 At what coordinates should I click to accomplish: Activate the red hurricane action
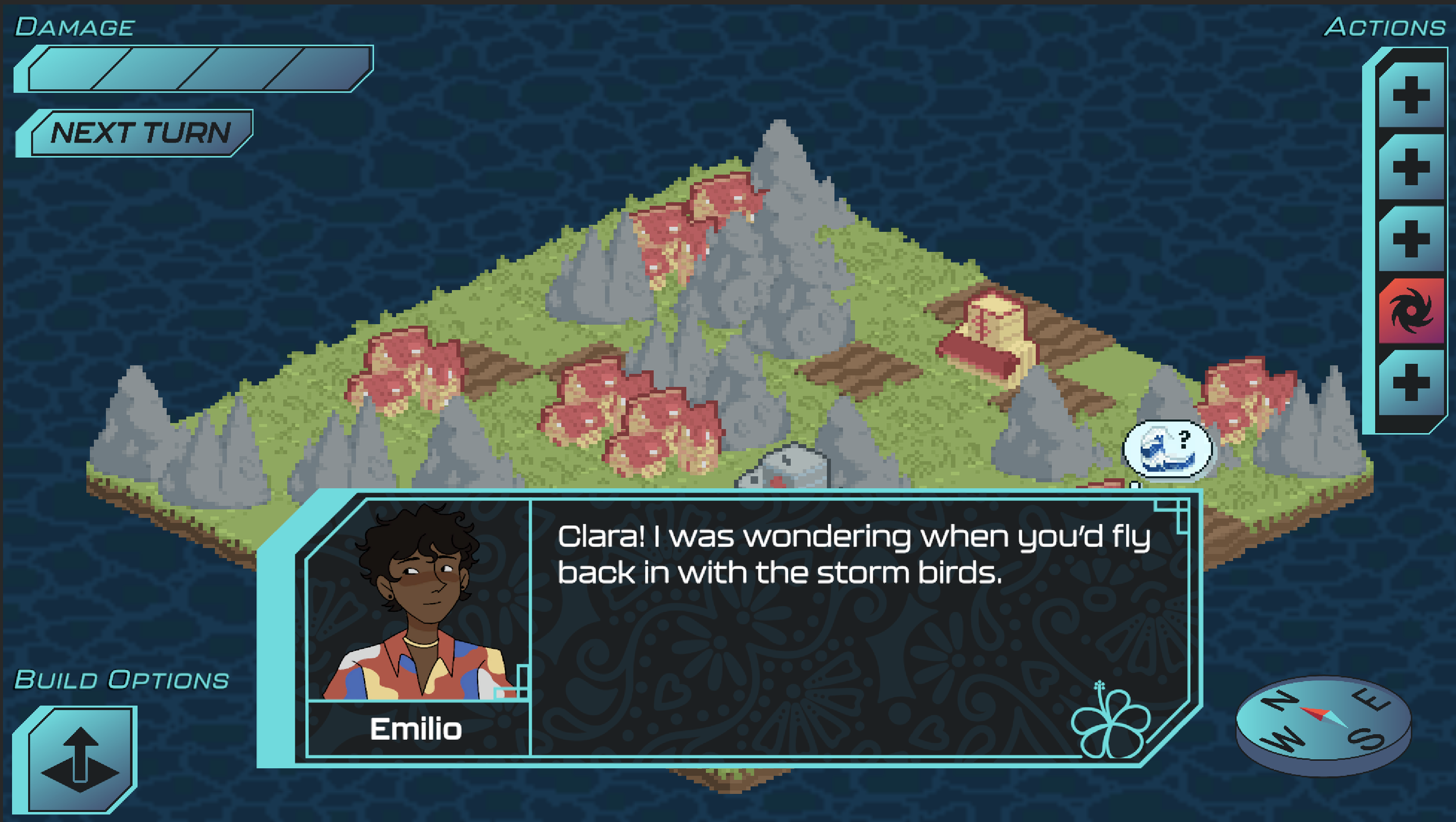[x=1411, y=311]
